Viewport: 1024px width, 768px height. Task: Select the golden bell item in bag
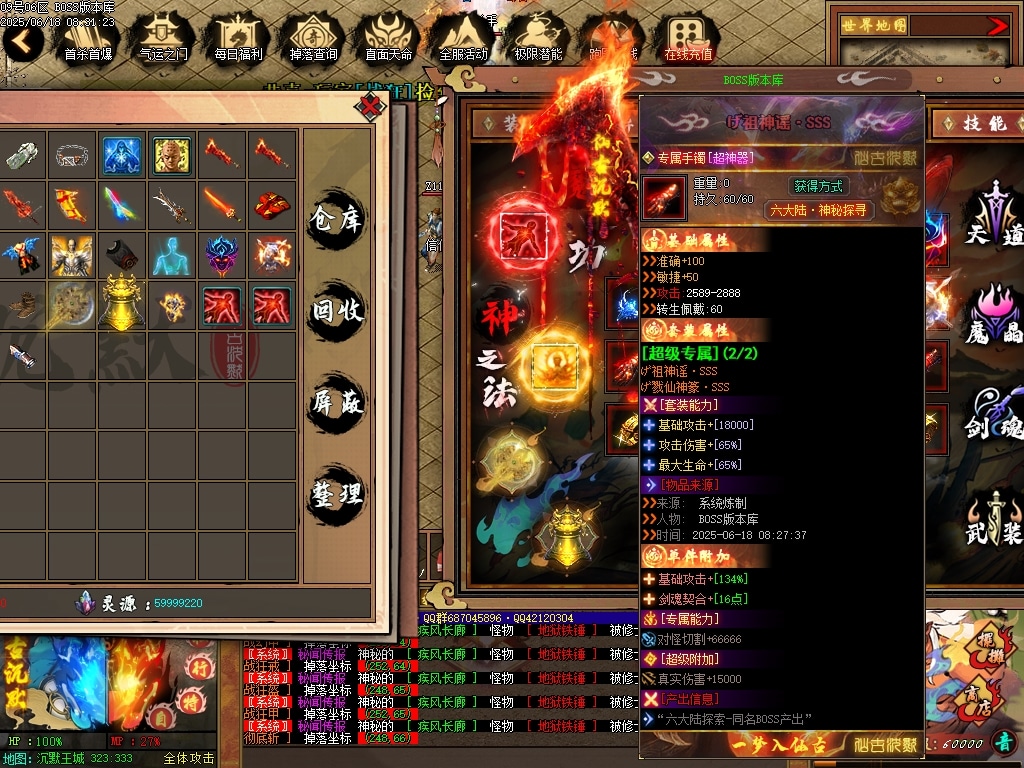point(122,304)
